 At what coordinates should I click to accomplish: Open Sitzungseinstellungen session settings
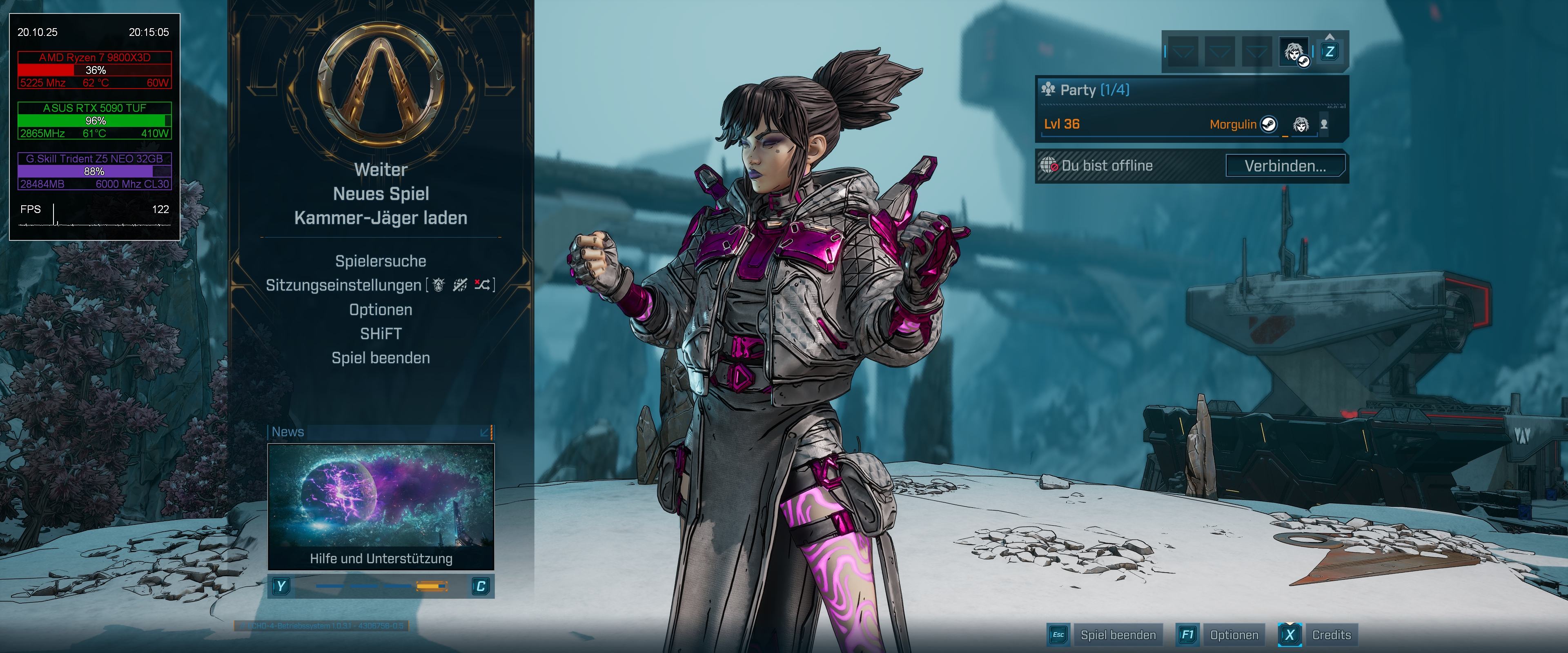pos(344,285)
